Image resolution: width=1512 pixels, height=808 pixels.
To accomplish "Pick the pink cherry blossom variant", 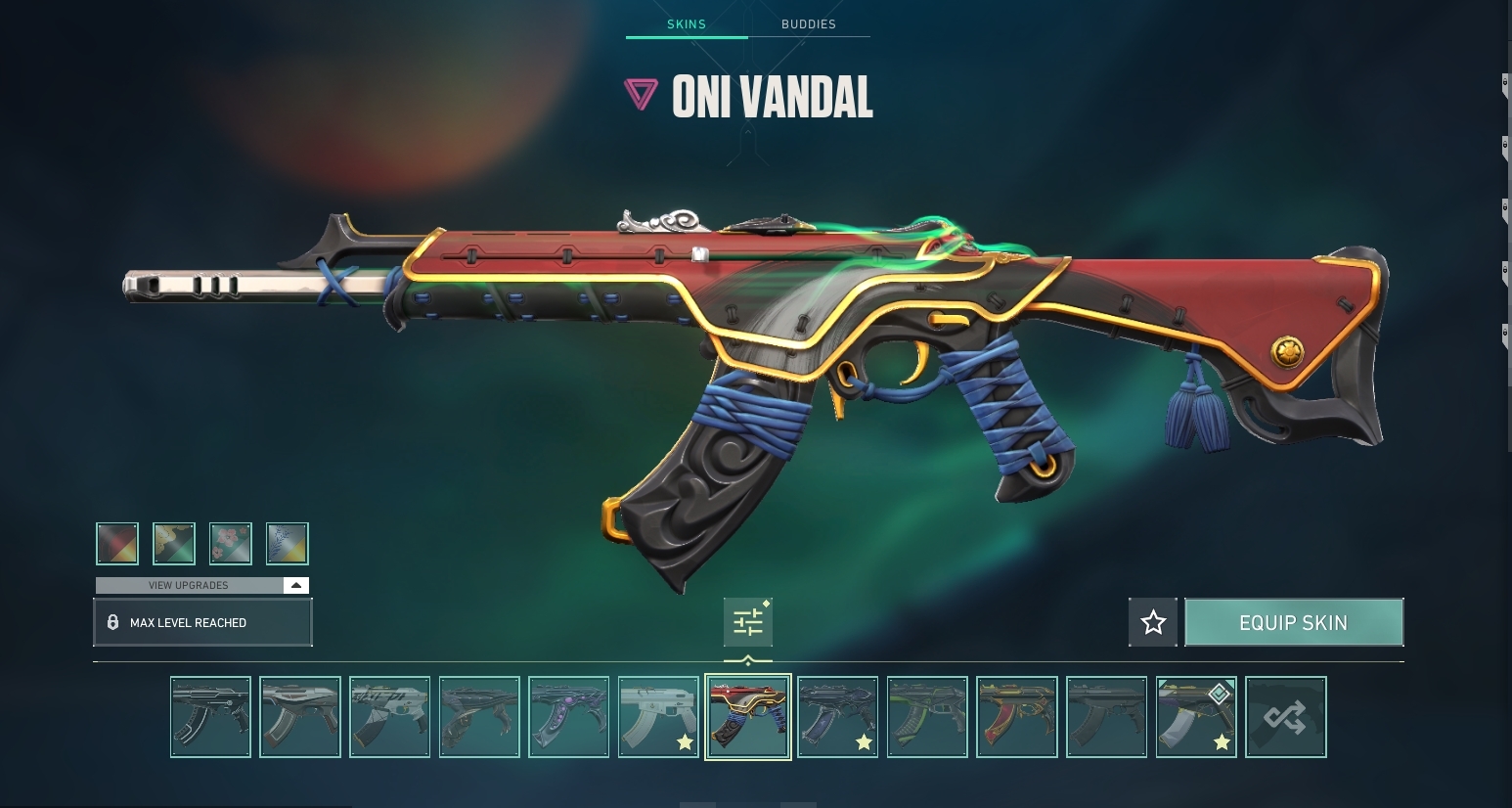I will (231, 544).
